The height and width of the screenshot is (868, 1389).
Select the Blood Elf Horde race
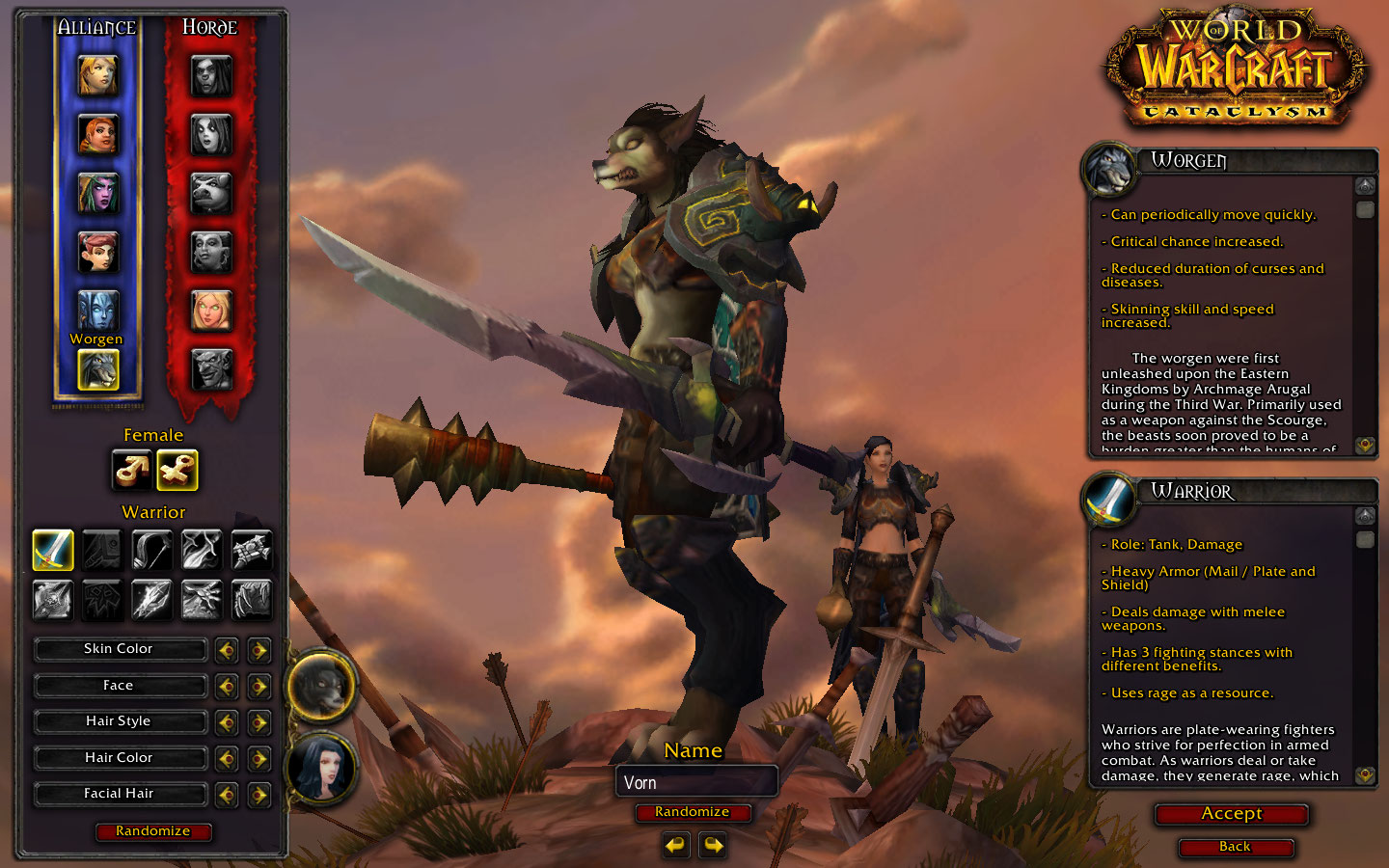click(211, 310)
